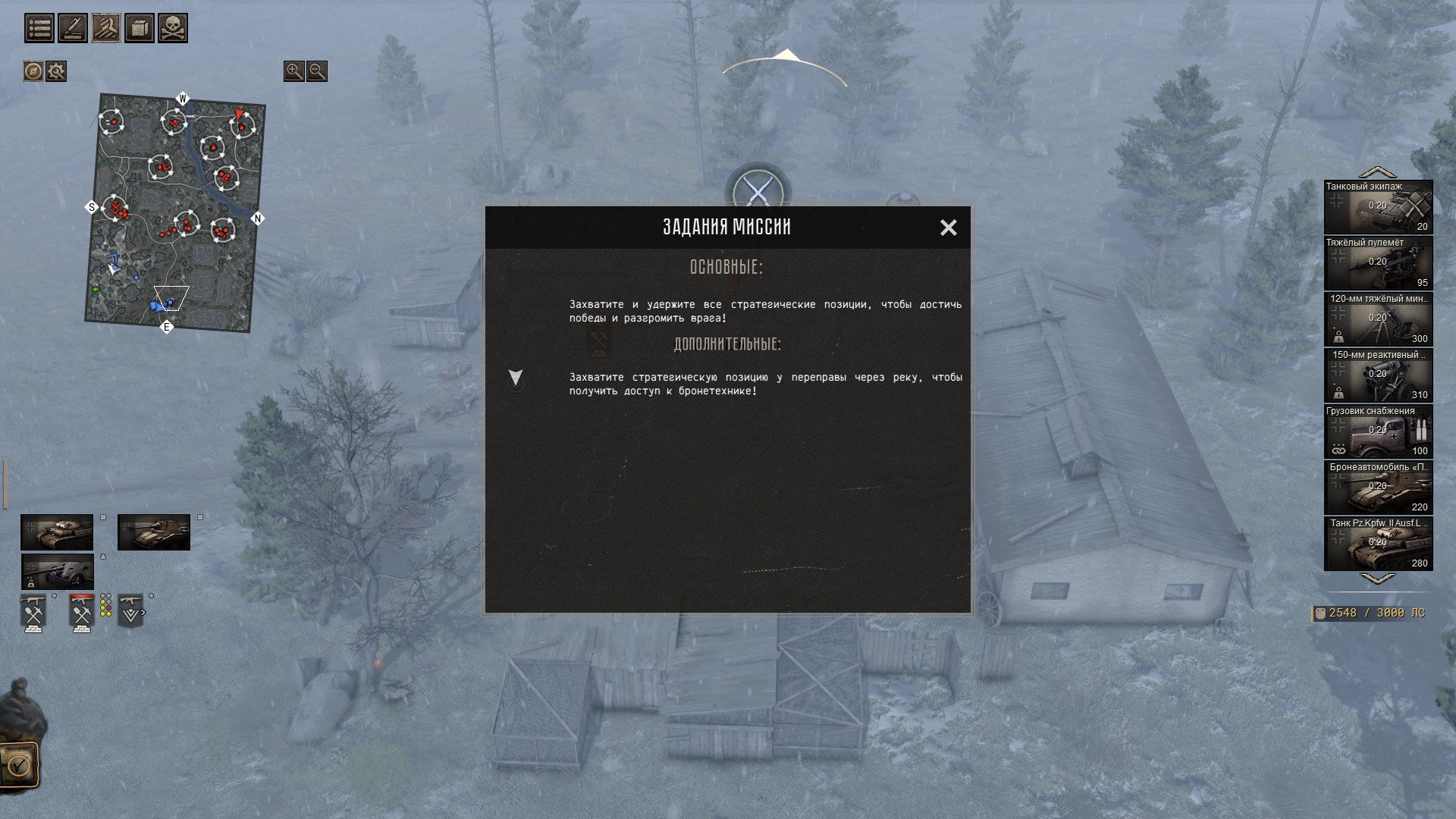
Task: Select the anti-tank gun unit portrait
Action: [x=58, y=571]
